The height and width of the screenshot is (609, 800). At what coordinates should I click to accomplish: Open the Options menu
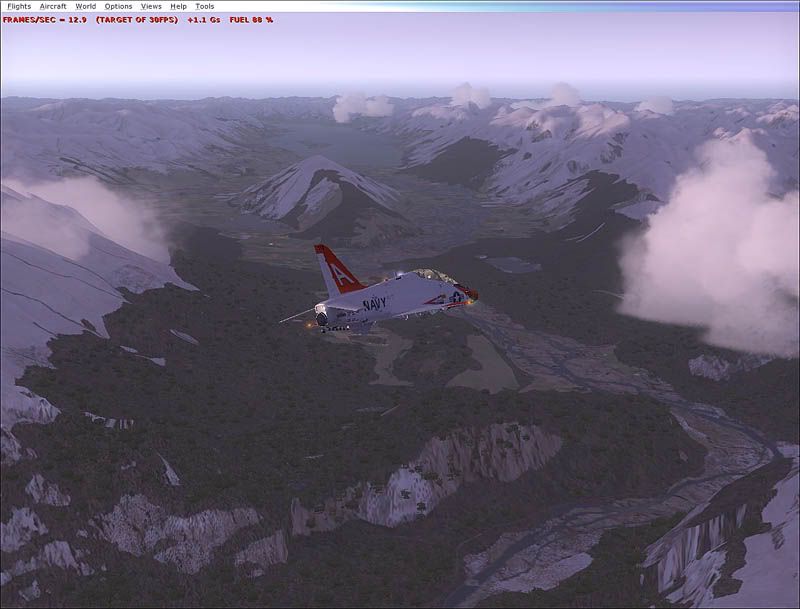pyautogui.click(x=118, y=6)
